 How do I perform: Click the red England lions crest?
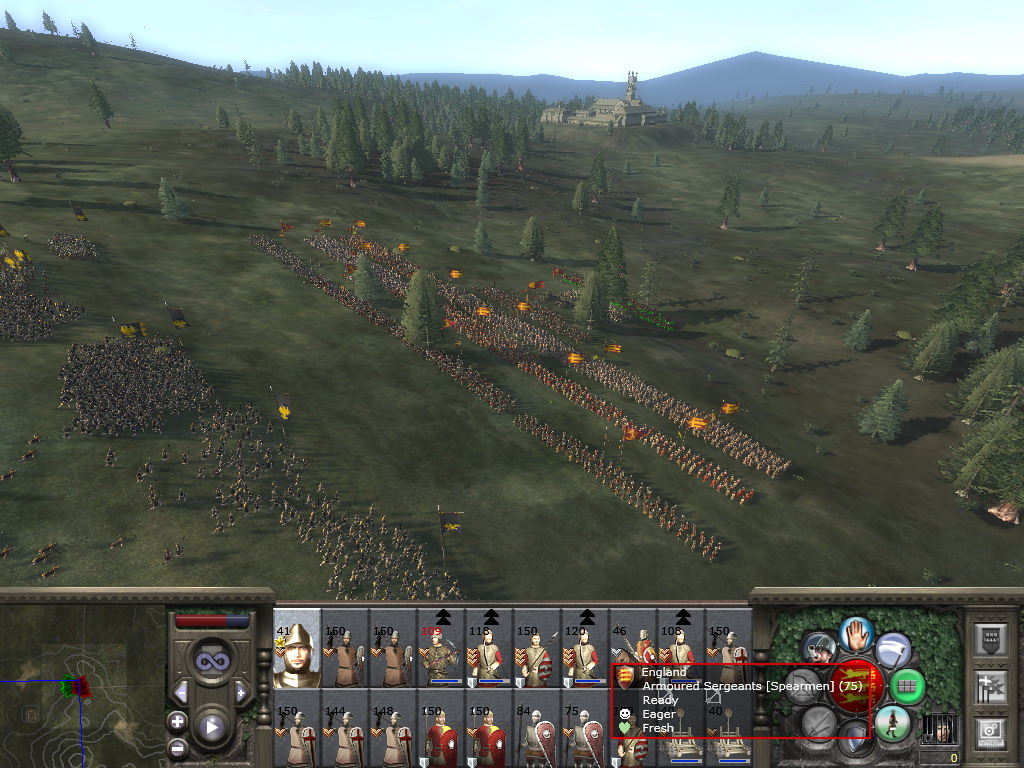click(x=856, y=685)
